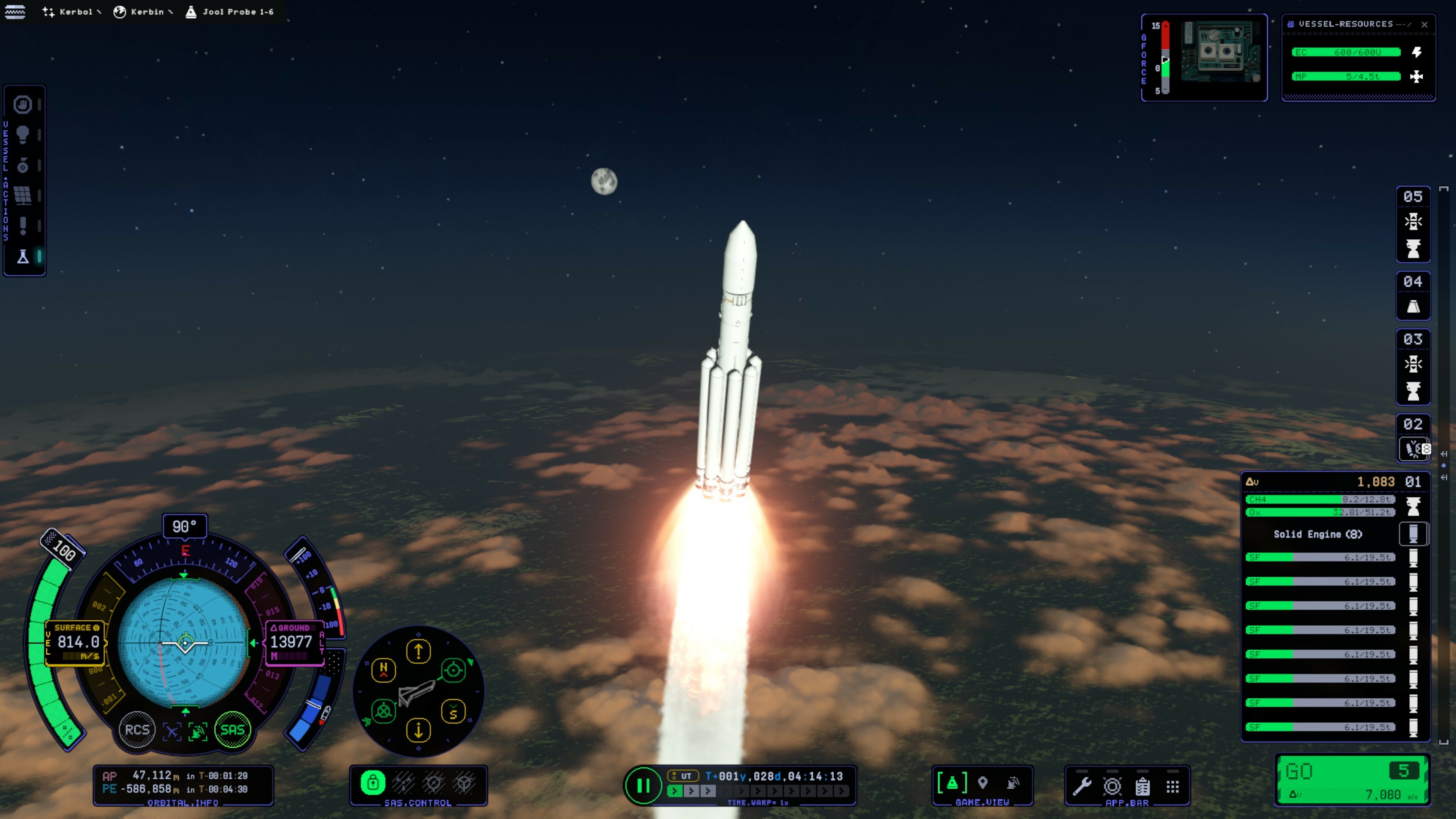Image resolution: width=1456 pixels, height=819 pixels.
Task: Switch to map marker view in Game View
Action: tap(983, 783)
